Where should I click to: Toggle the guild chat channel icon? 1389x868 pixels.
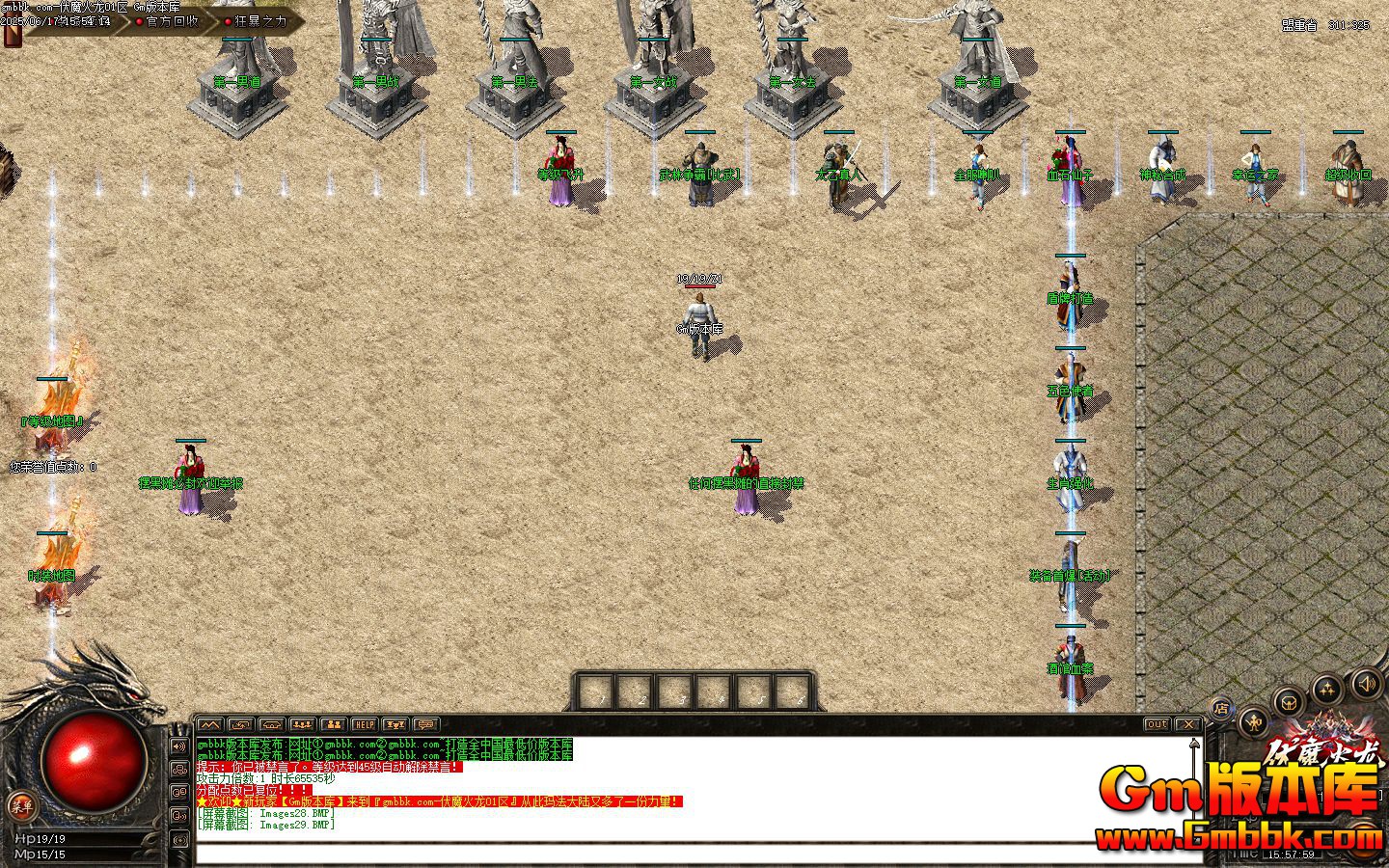tap(179, 769)
